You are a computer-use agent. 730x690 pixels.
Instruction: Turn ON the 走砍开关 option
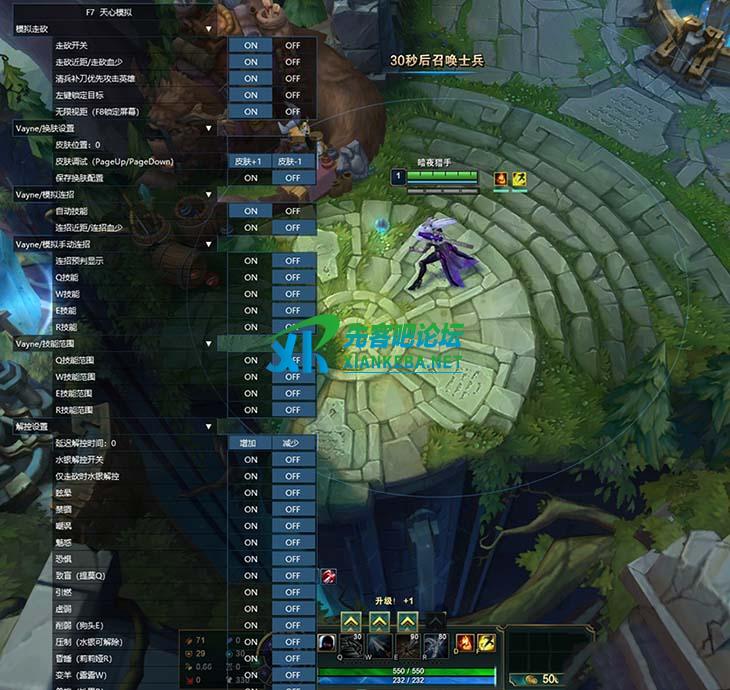coord(250,45)
